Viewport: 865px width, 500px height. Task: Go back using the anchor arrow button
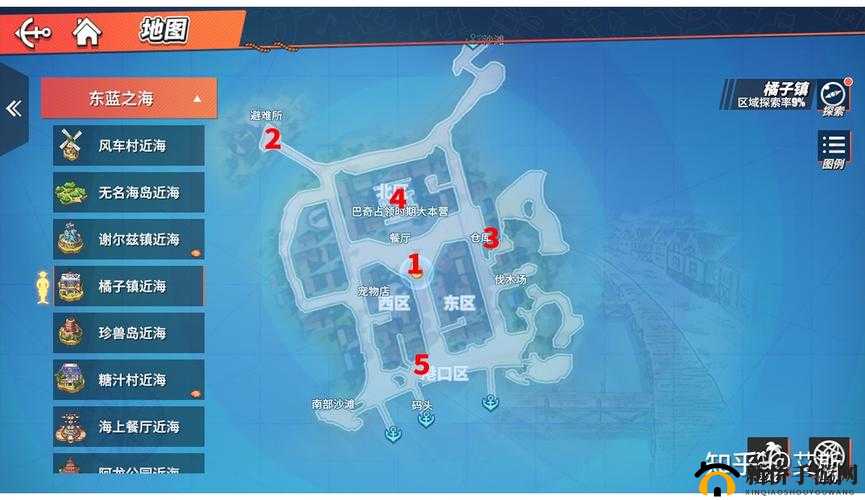(x=32, y=32)
